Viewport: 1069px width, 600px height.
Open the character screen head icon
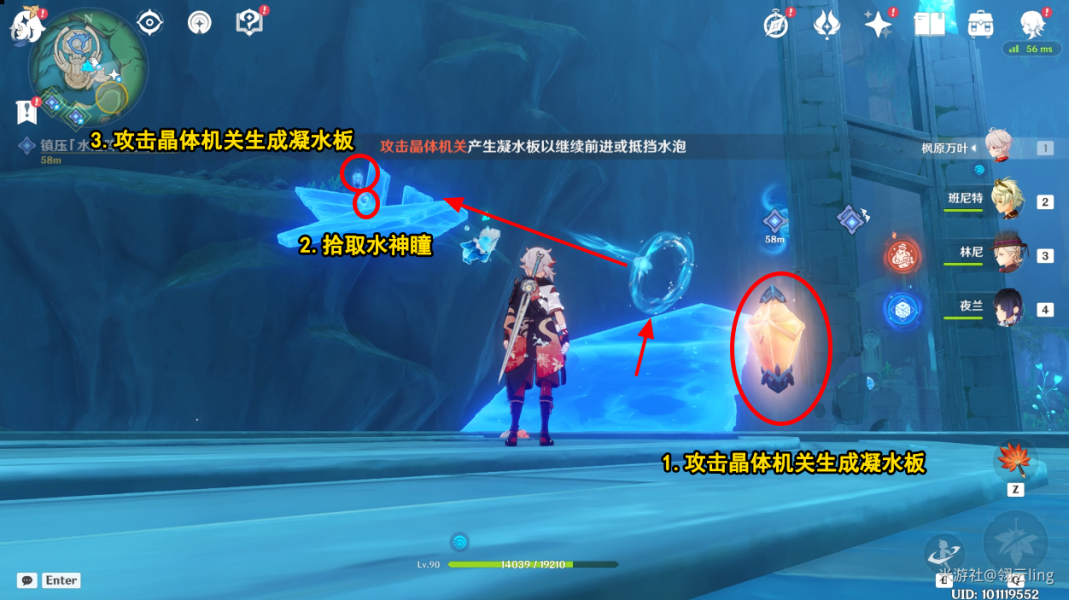click(x=1032, y=24)
